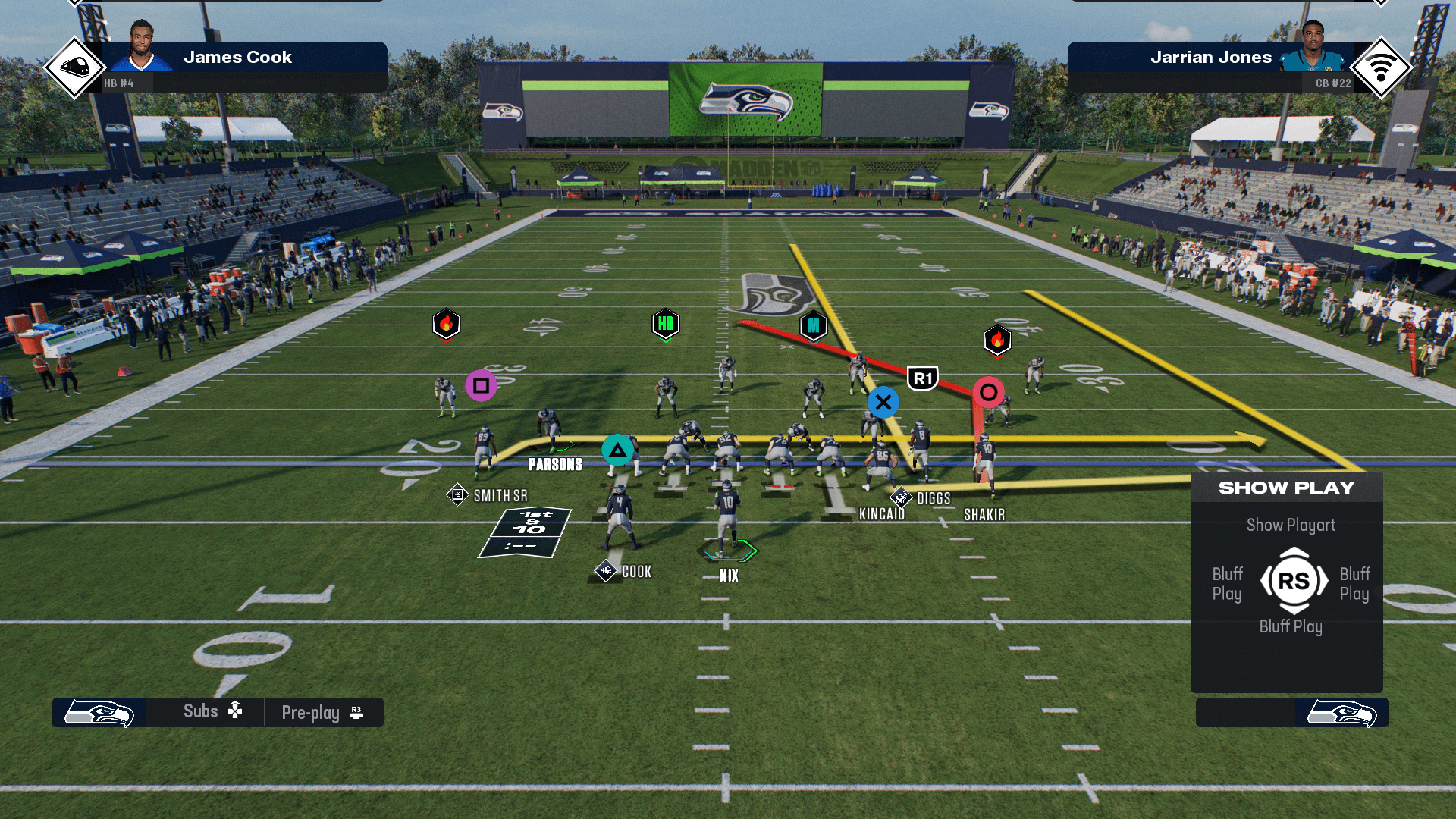Click the teal M hexagon marker

[x=813, y=326]
